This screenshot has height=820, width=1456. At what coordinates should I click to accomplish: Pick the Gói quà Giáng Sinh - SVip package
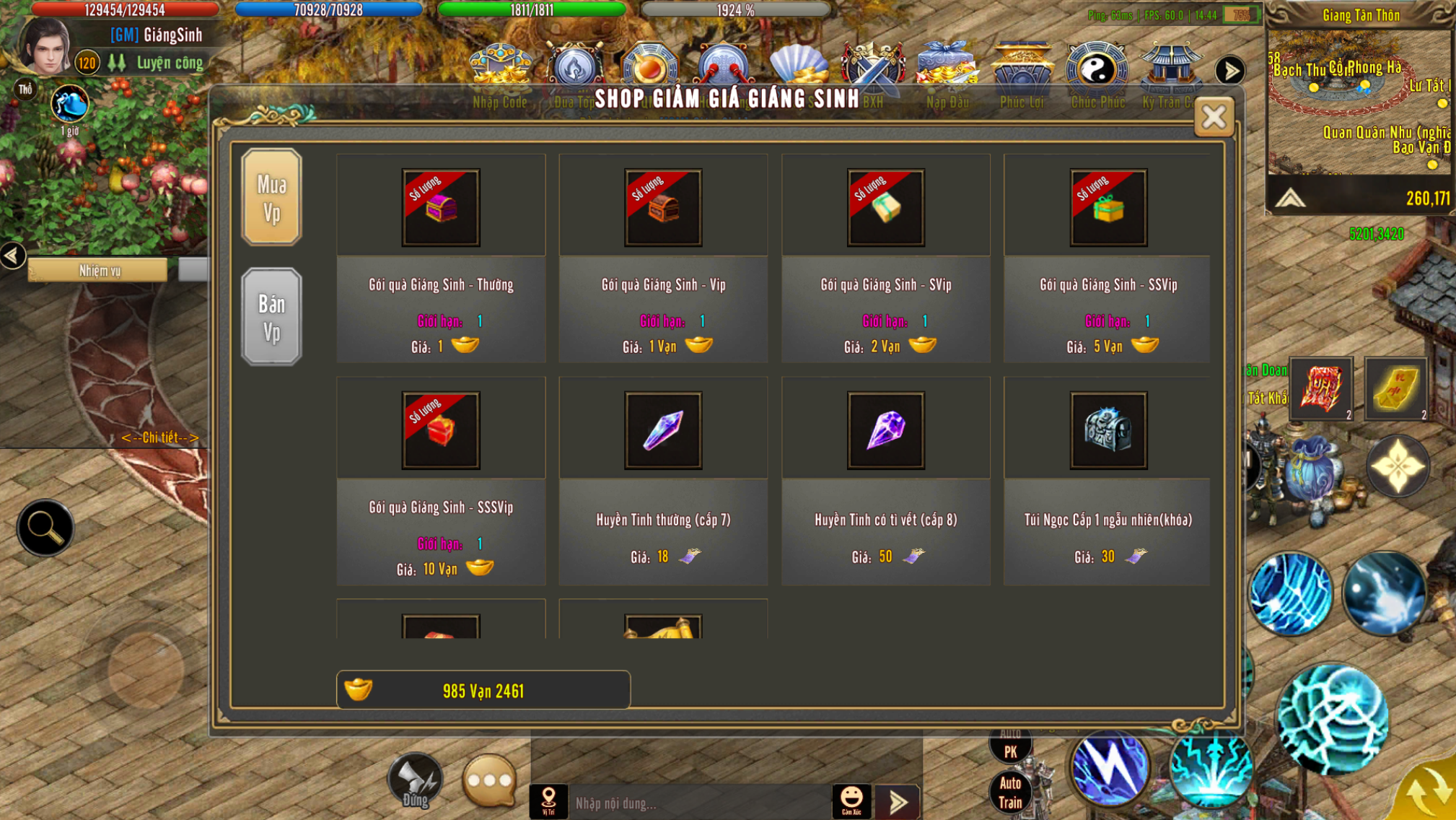pyautogui.click(x=885, y=209)
